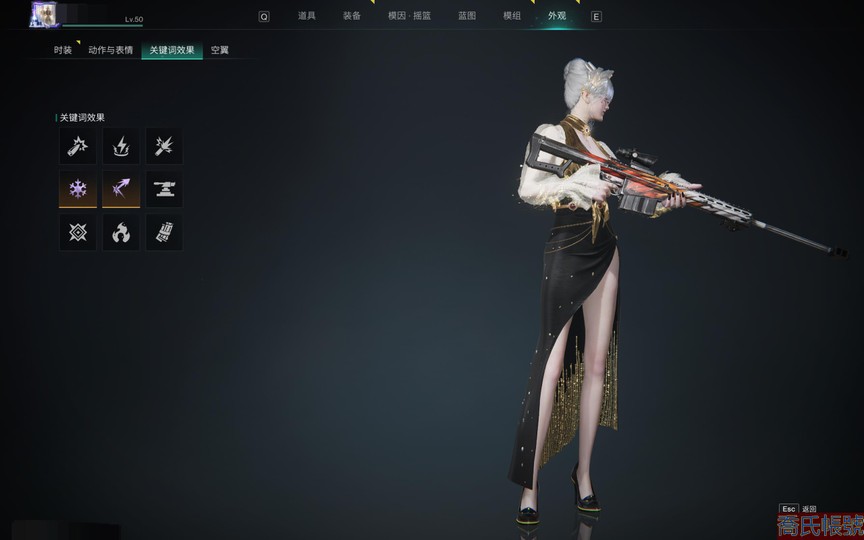Click the player avatar portrait

click(x=45, y=13)
